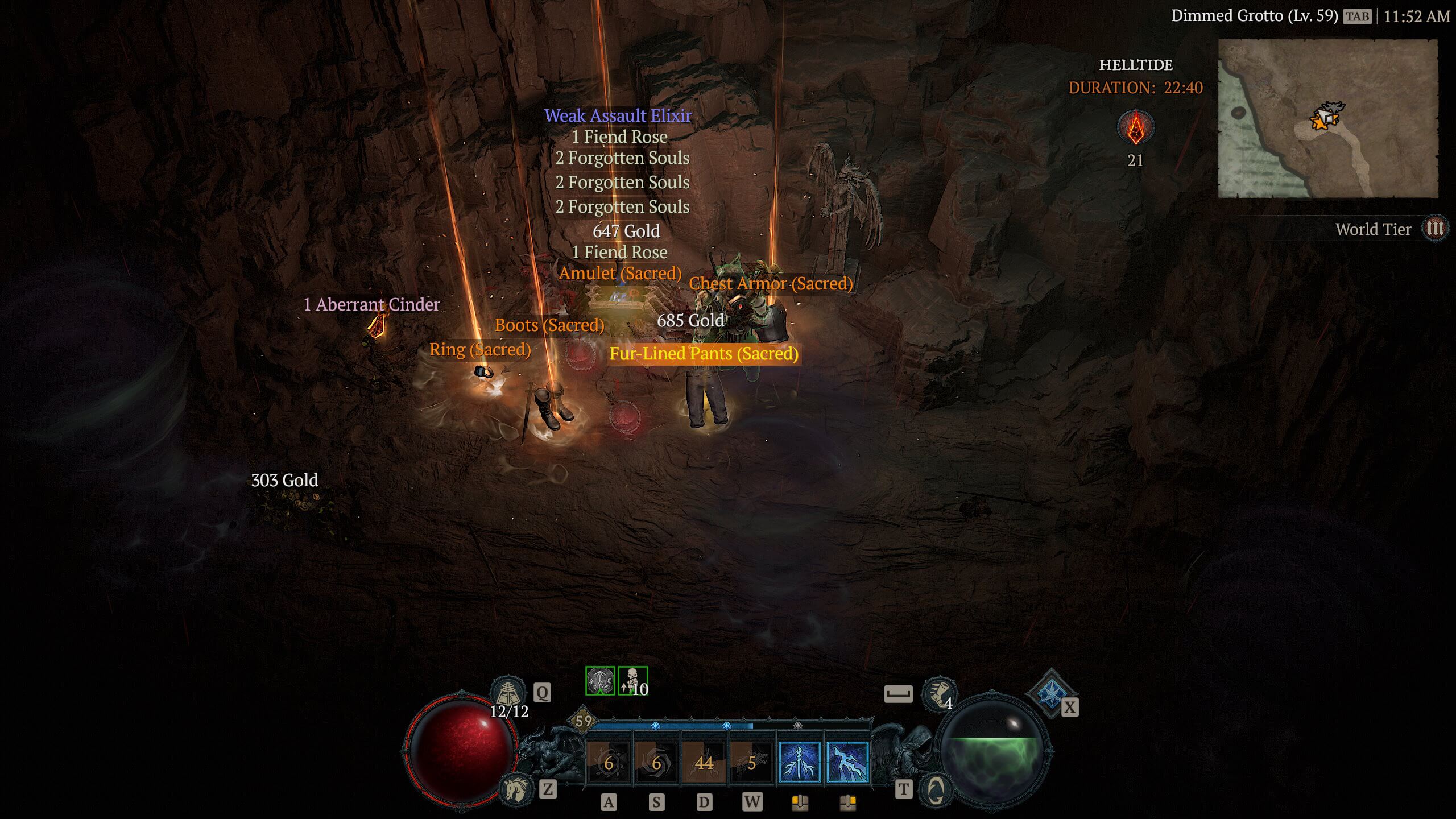Use the icon showing 12/12 charges
The image size is (1456, 819).
508,693
